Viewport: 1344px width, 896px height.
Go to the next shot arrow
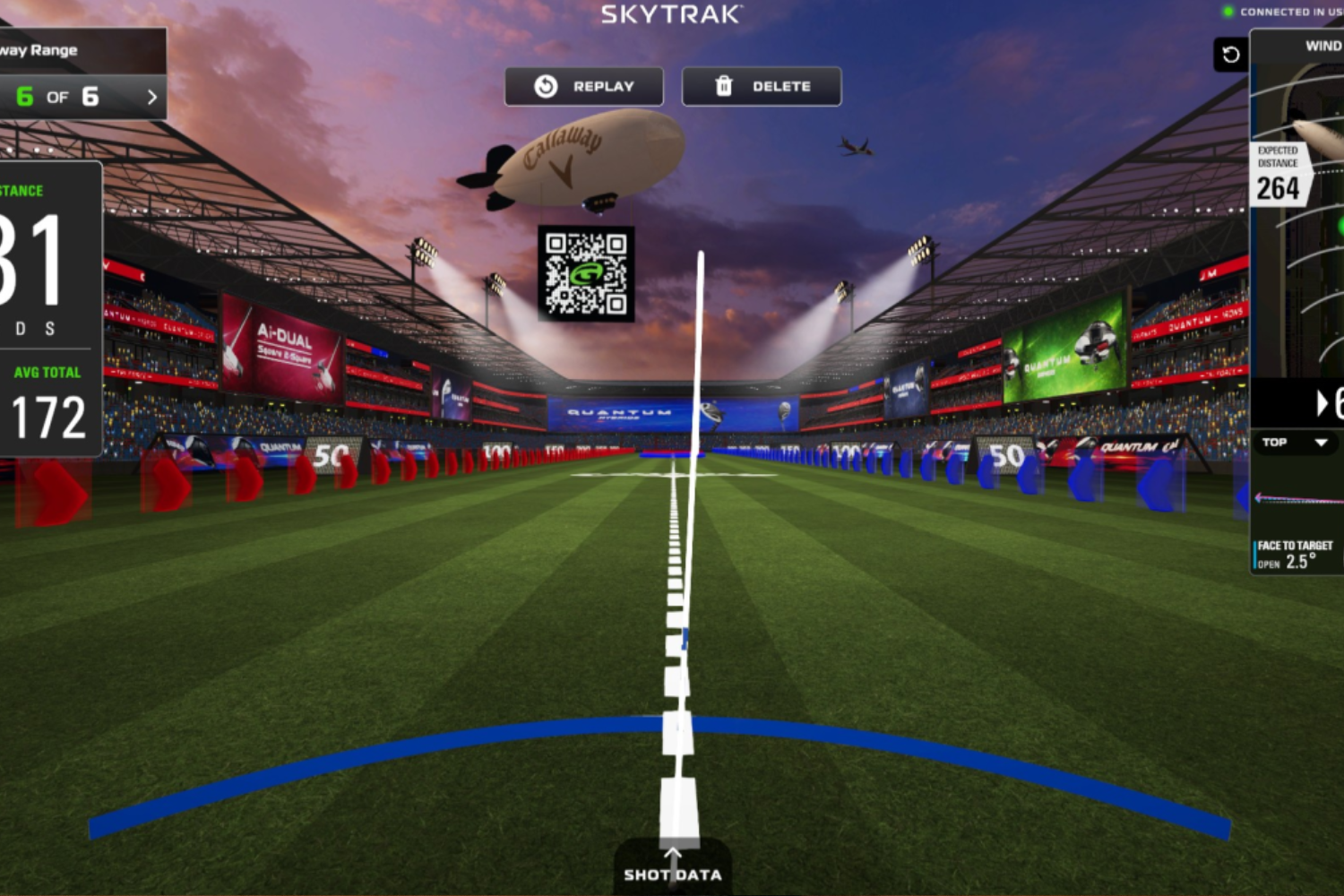[x=151, y=97]
